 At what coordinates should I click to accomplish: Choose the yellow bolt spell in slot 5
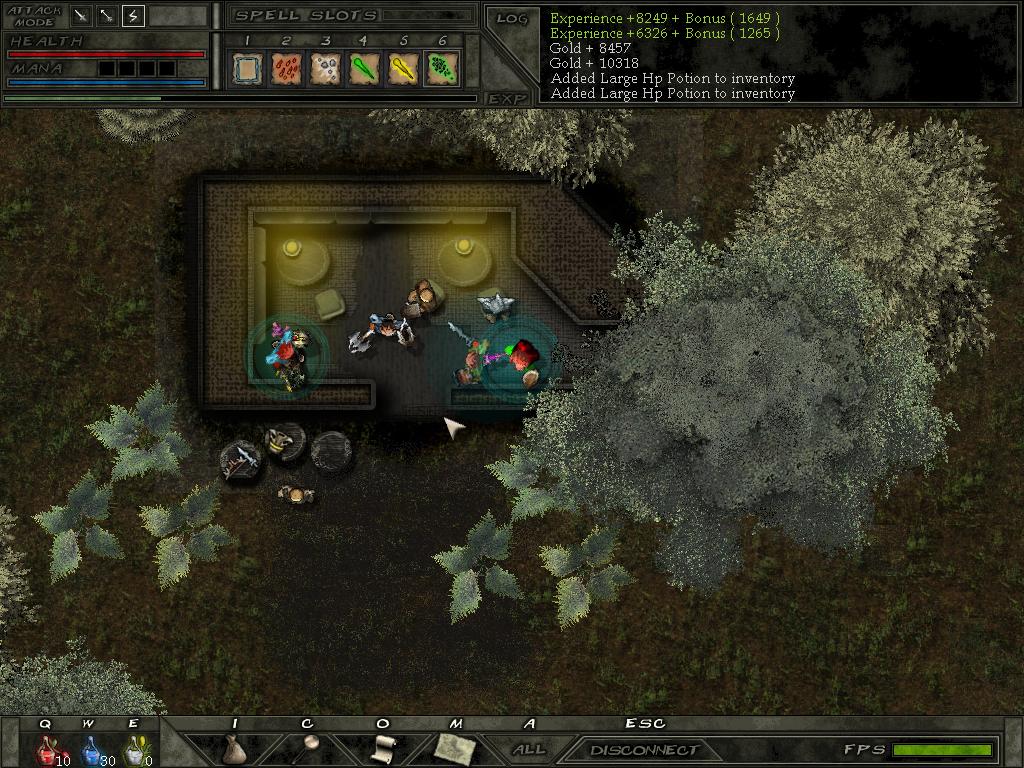(x=403, y=68)
